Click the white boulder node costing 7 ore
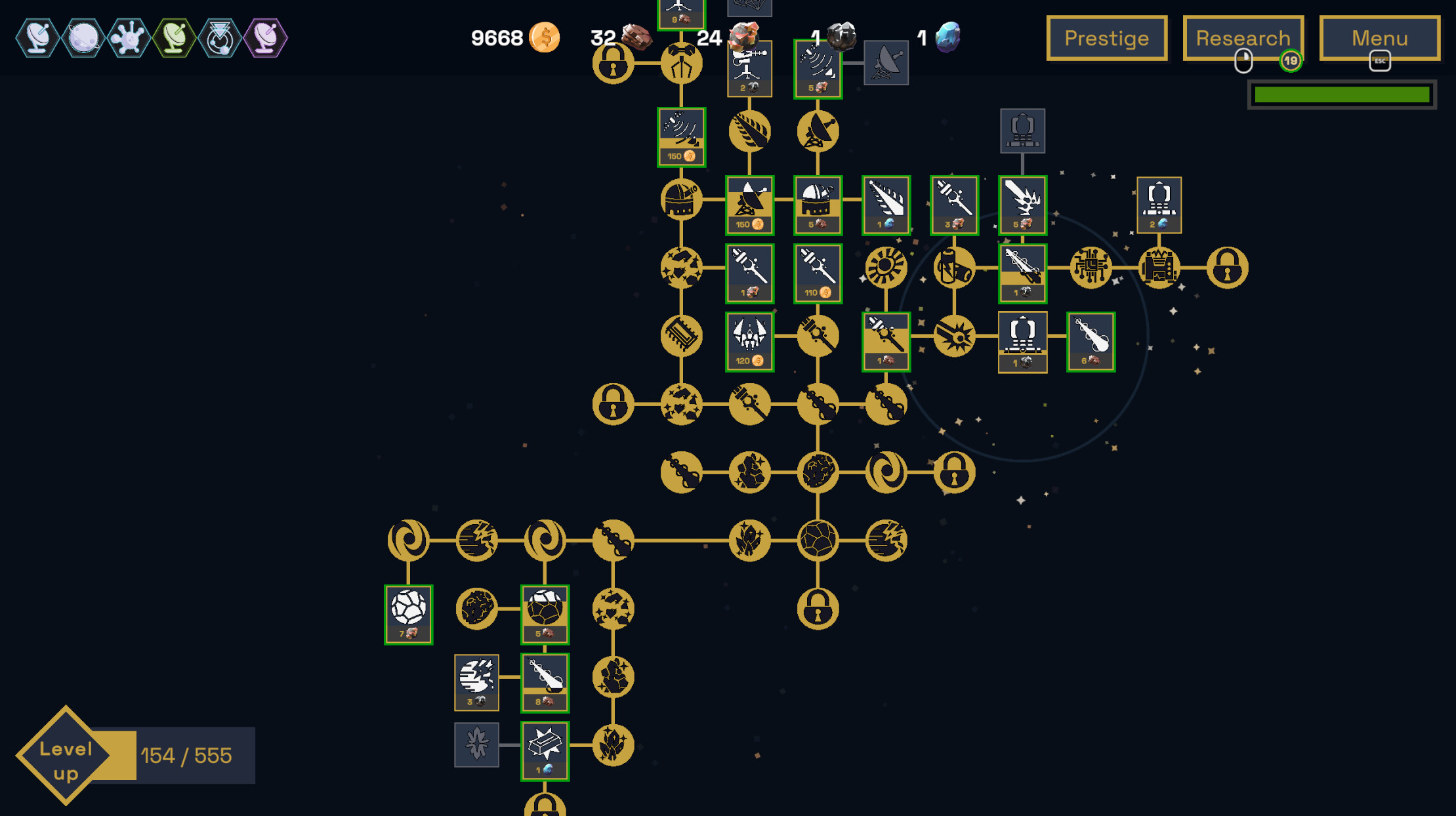The width and height of the screenshot is (1456, 816). tap(407, 613)
